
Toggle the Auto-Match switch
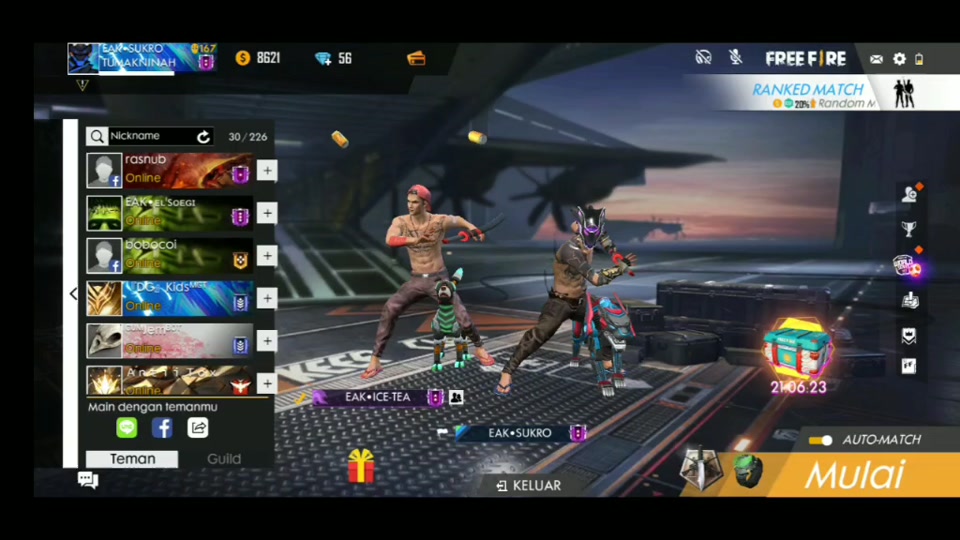point(821,440)
